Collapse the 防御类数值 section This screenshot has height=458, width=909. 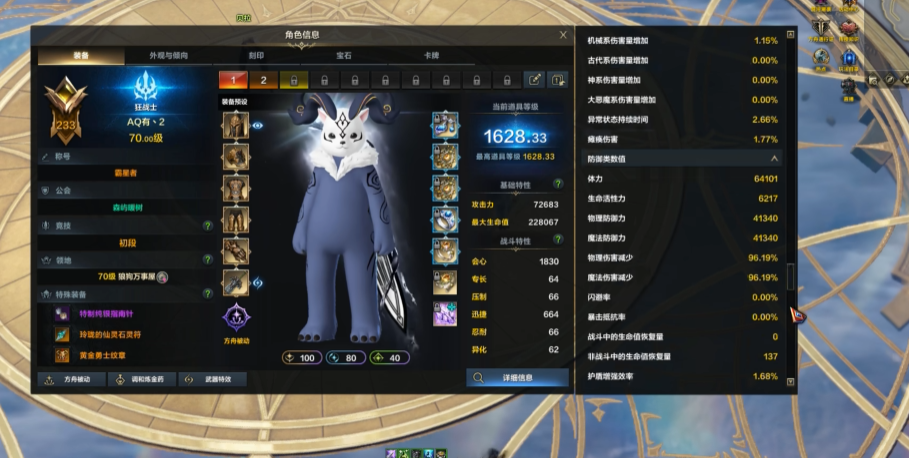pos(773,159)
